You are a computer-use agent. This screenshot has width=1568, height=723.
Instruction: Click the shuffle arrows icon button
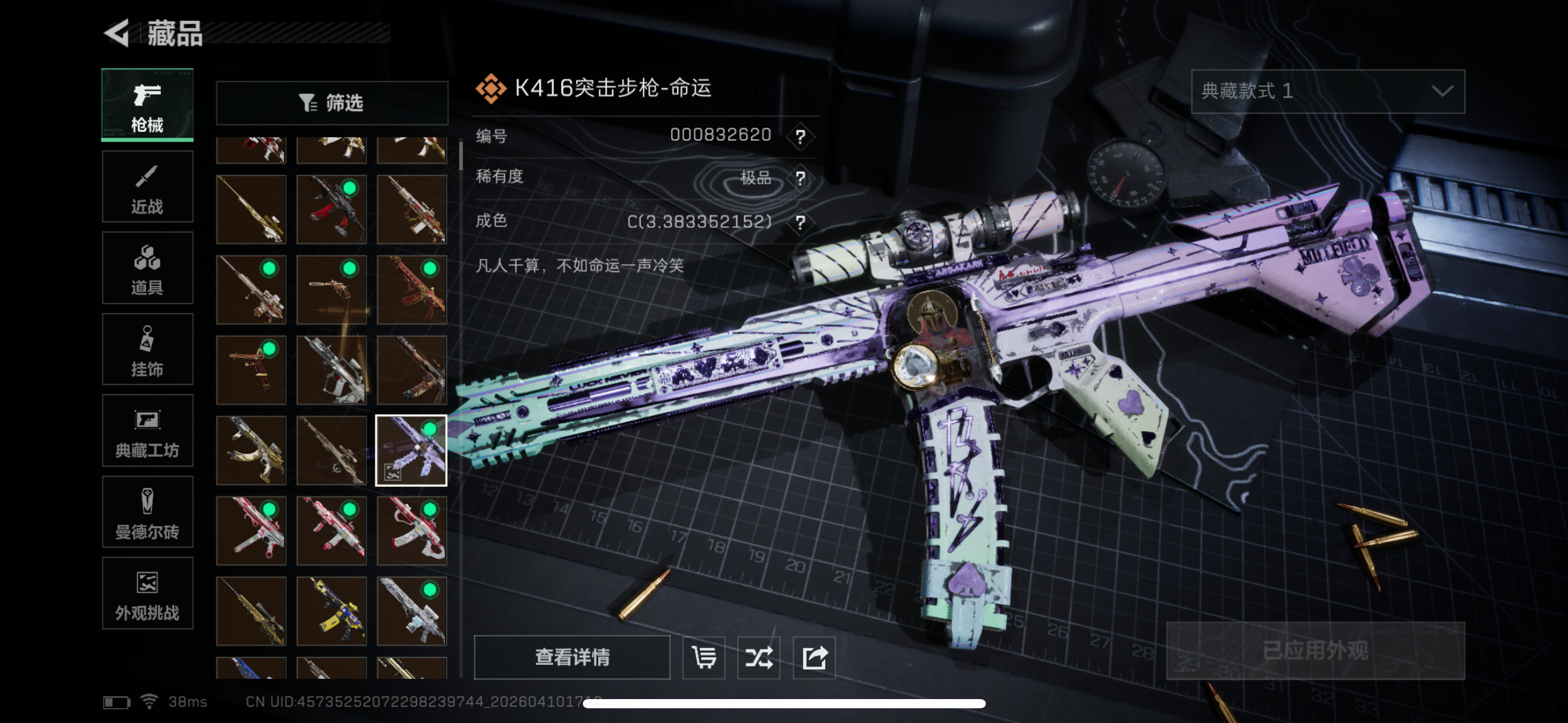point(759,657)
